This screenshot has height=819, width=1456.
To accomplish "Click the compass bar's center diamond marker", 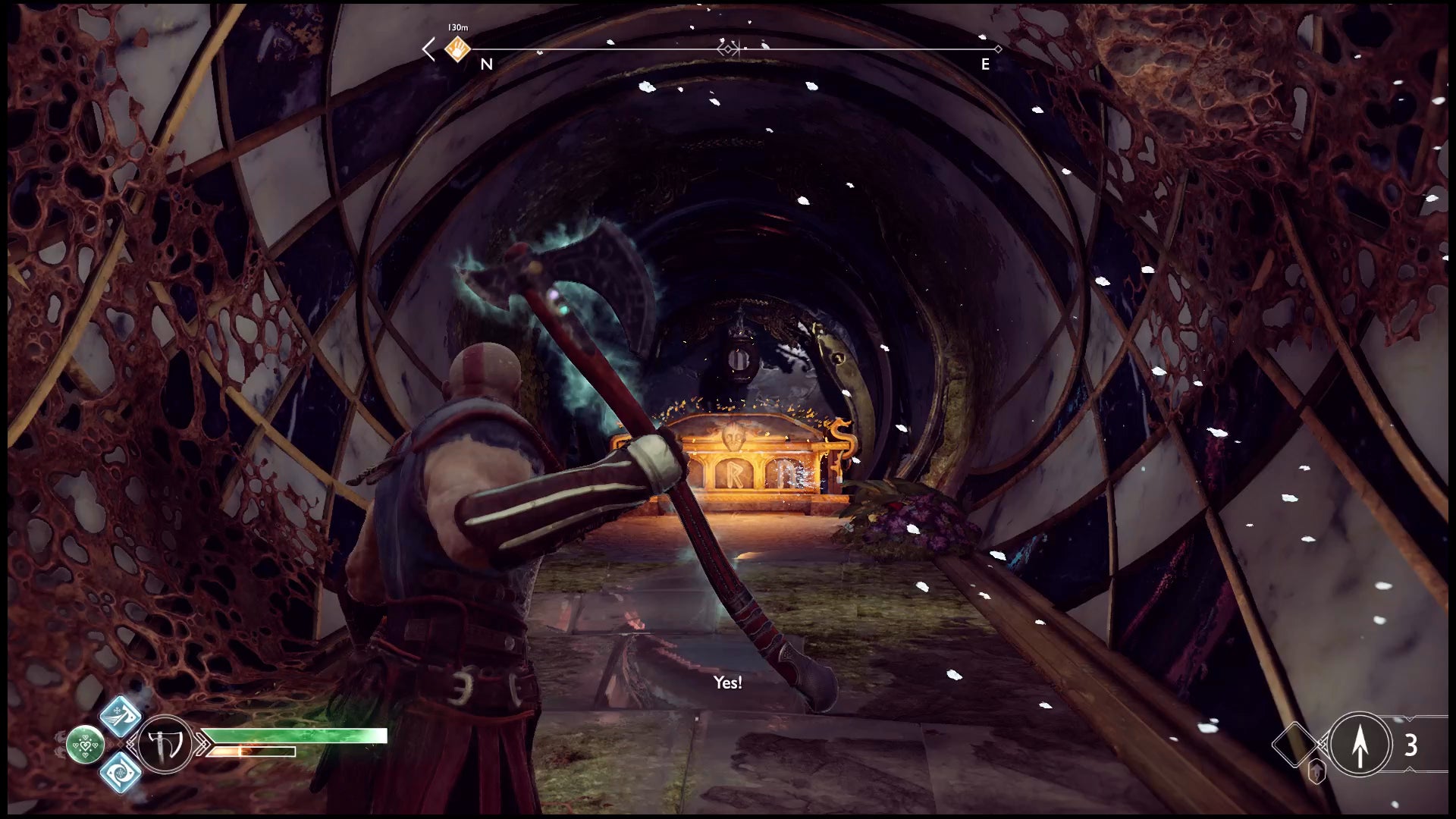I will 728,49.
